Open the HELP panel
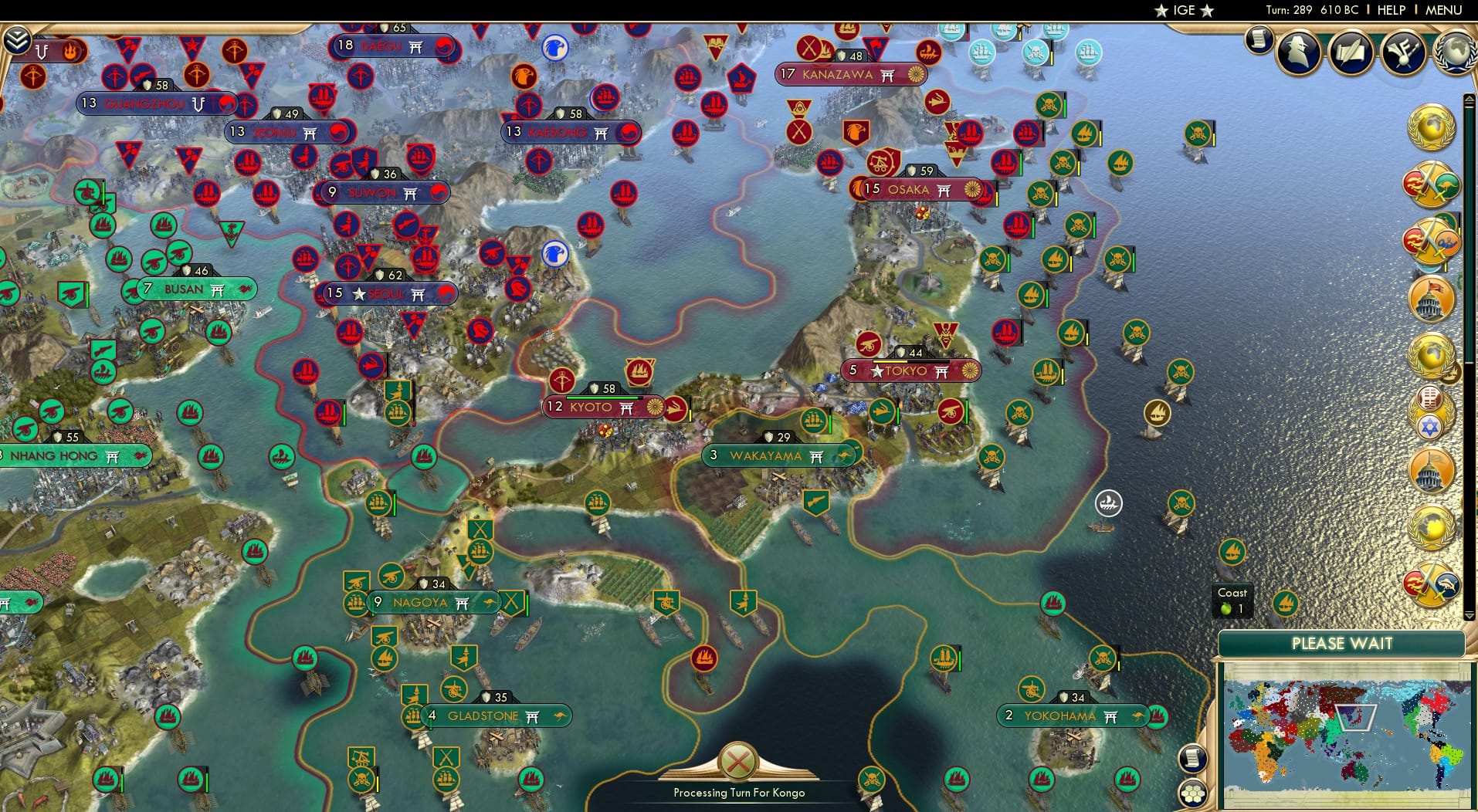Viewport: 1478px width, 812px height. 1390,11
